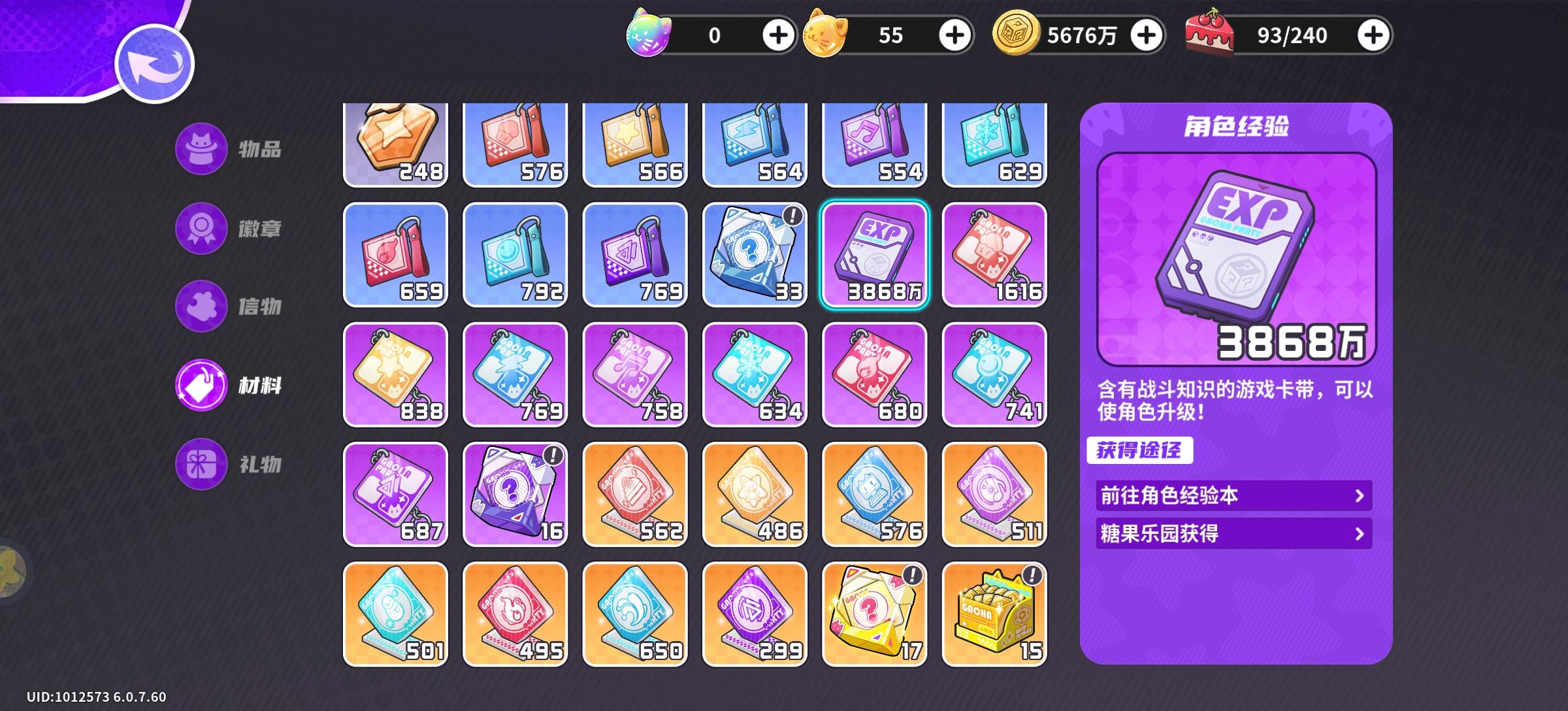Switch to the 物品 tab
This screenshot has height=711, width=1568.
tap(232, 150)
